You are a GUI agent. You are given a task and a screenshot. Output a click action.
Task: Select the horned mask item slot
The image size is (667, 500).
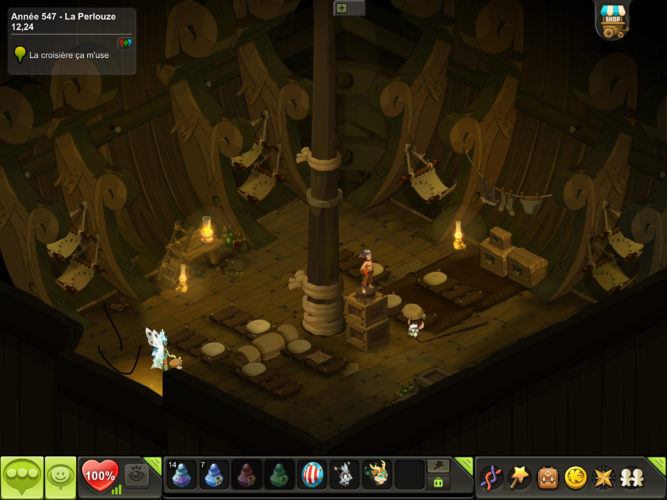pyautogui.click(x=377, y=474)
